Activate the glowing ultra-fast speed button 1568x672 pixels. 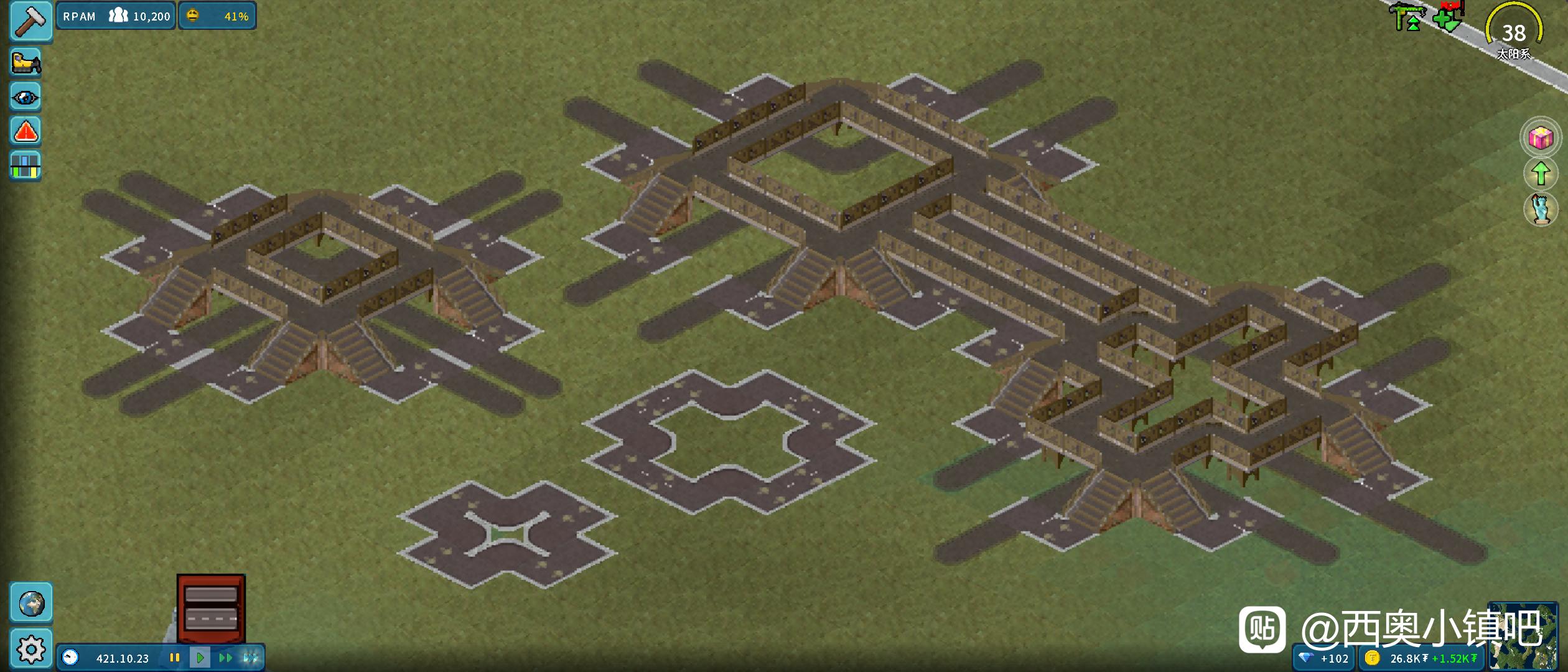(251, 658)
